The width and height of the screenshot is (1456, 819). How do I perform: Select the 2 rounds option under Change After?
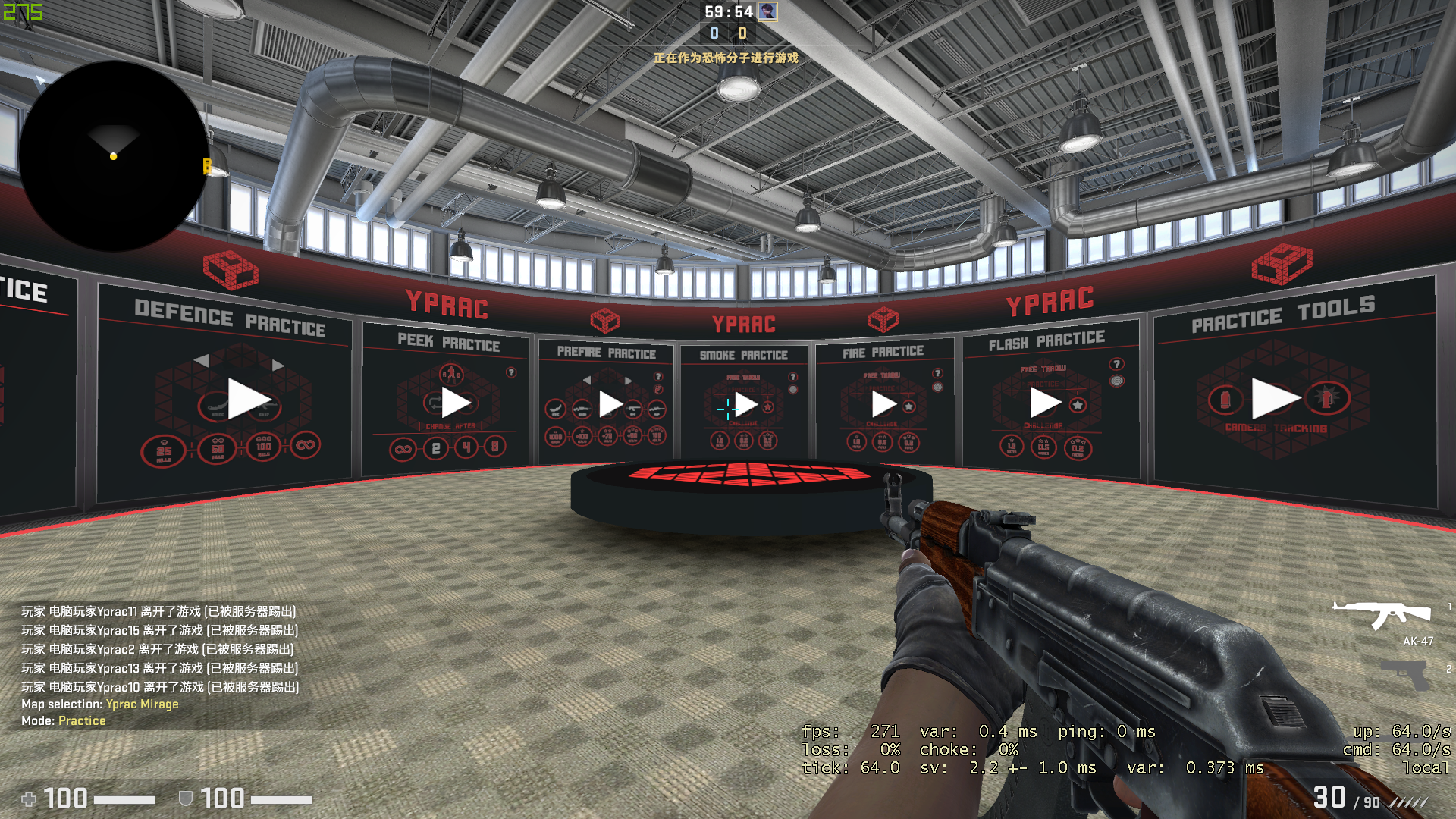point(435,448)
